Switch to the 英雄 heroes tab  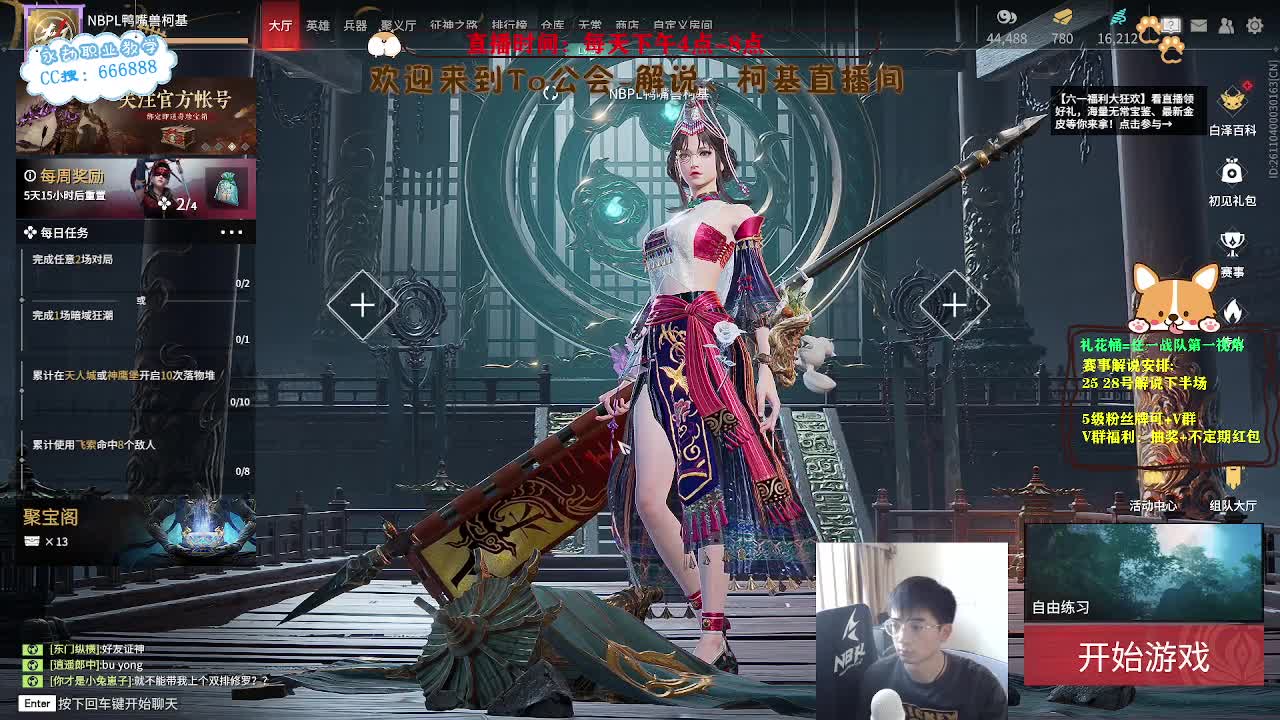(316, 25)
